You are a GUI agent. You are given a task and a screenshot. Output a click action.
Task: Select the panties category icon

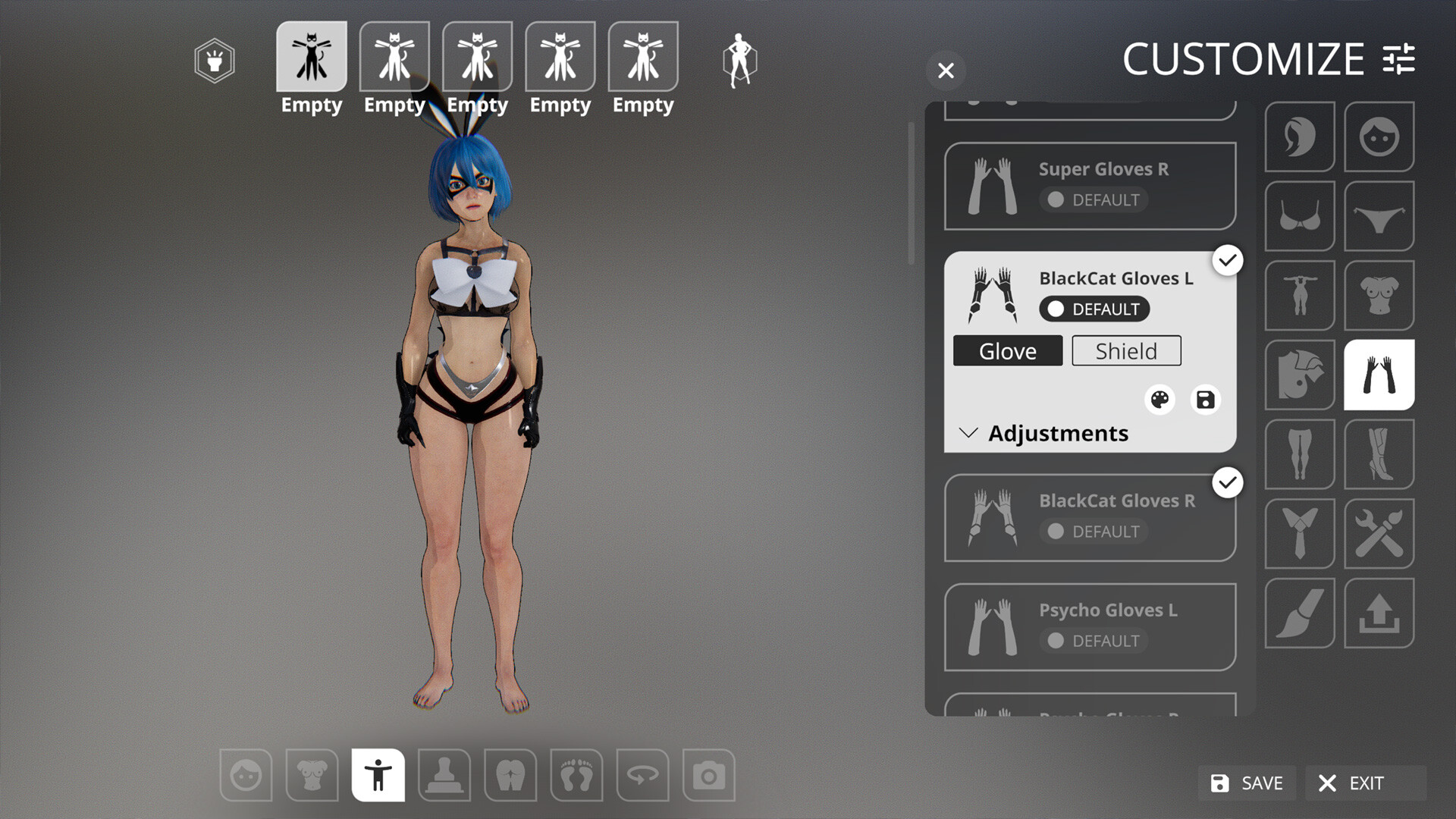1379,216
